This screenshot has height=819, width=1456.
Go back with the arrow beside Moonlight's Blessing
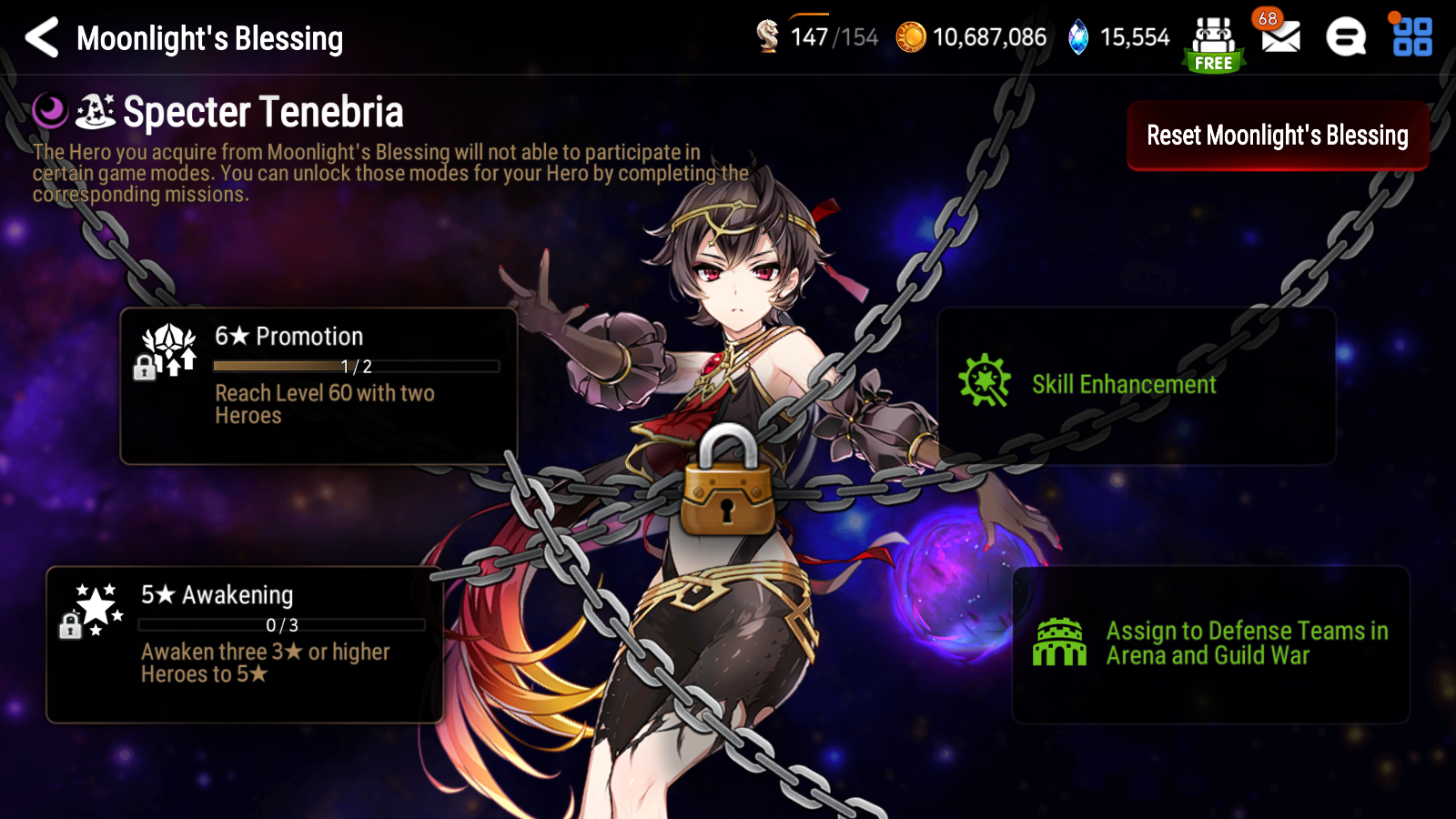pyautogui.click(x=41, y=38)
